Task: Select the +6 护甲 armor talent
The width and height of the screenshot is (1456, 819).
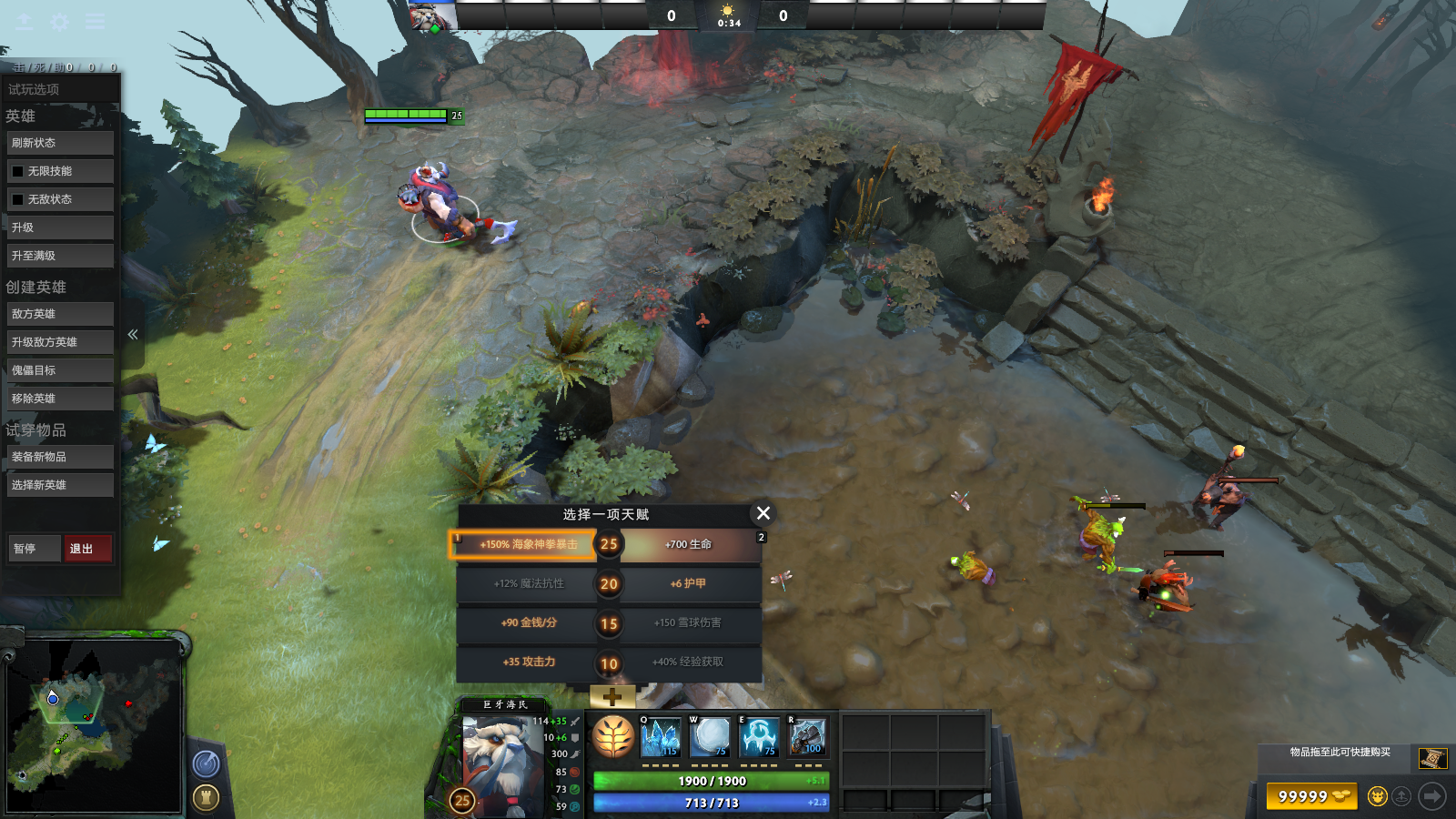Action: [x=690, y=583]
